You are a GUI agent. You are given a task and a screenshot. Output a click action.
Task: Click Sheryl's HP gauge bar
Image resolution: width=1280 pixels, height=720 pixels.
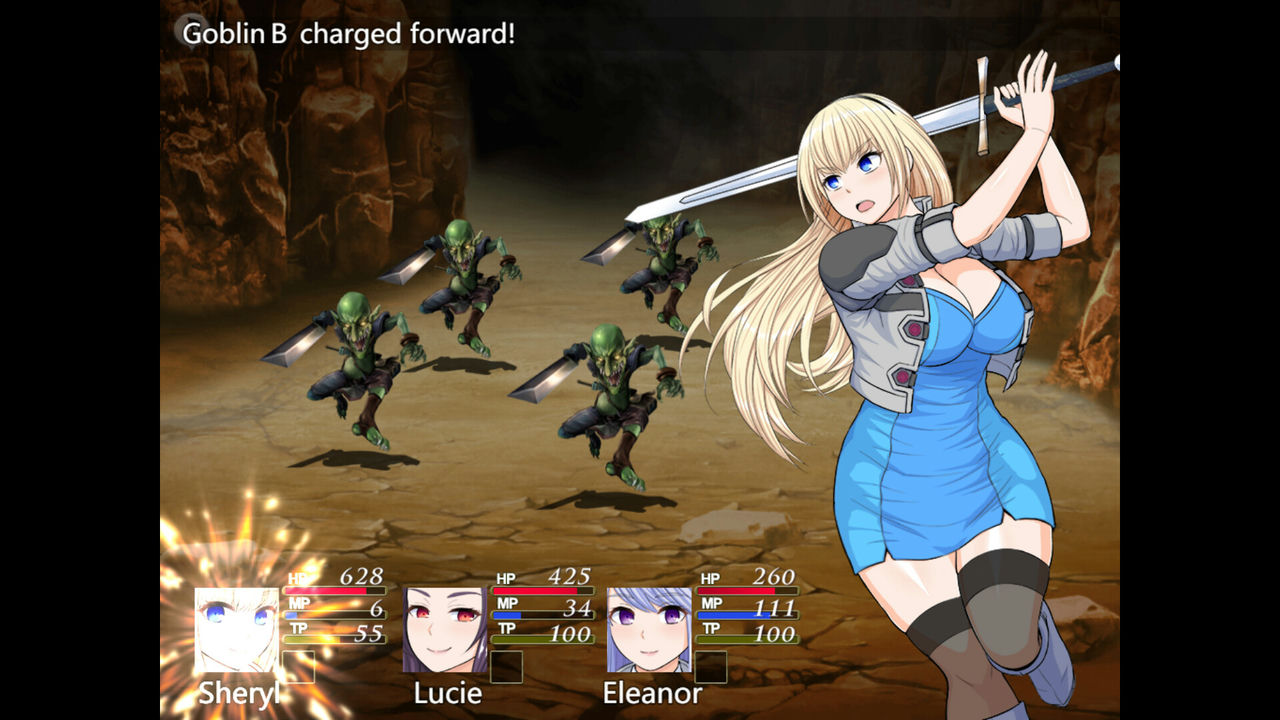[x=335, y=590]
